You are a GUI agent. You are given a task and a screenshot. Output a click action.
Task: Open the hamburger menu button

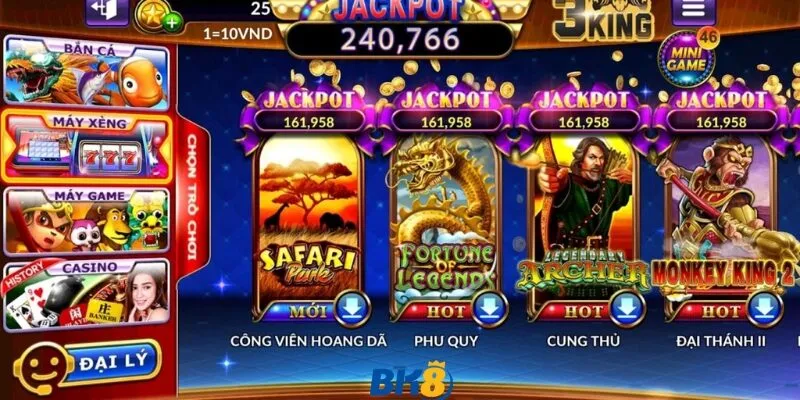tap(693, 13)
